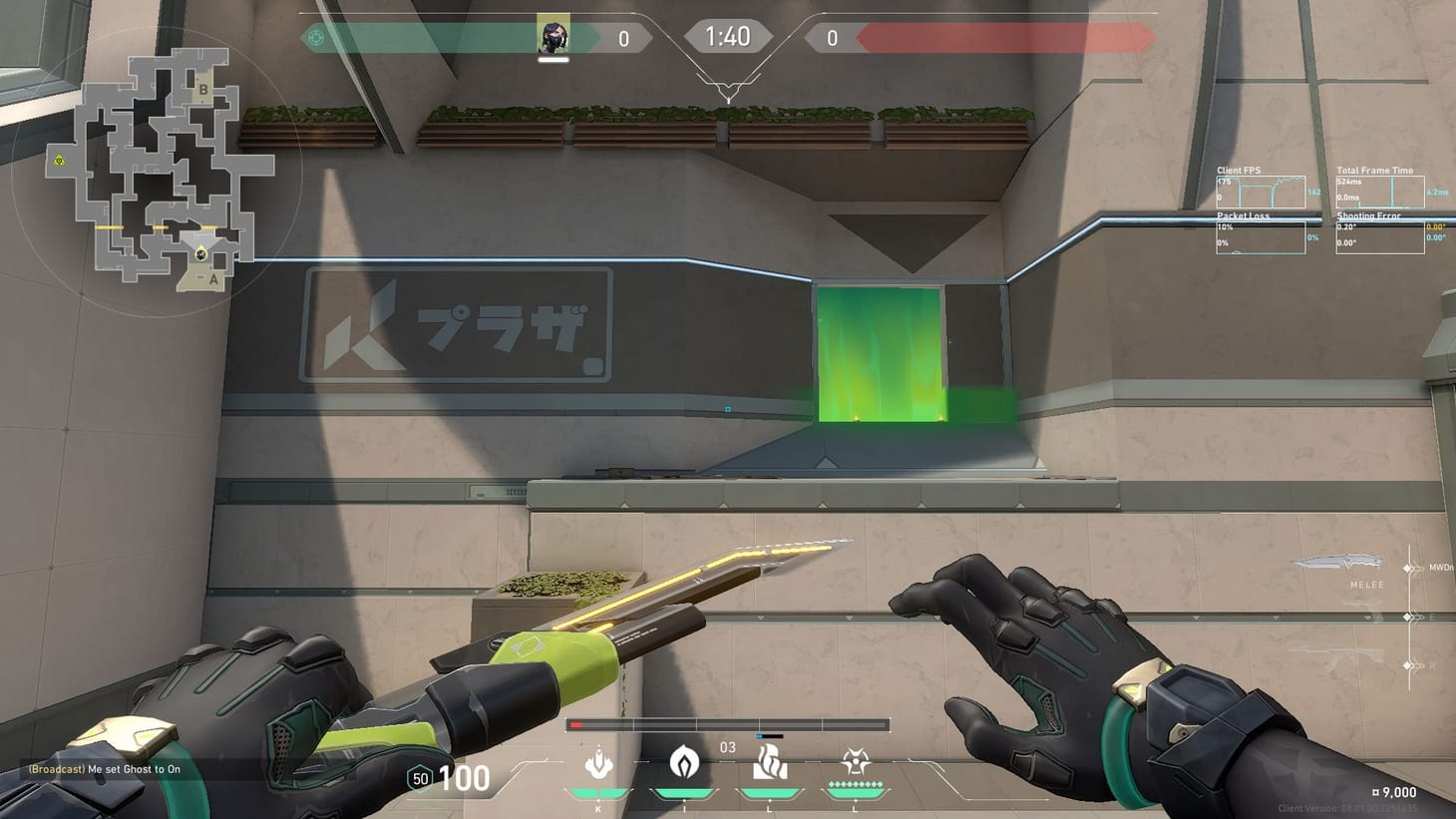Select the Shooting Error stats panel header
Viewport: 1456px width, 819px height.
pos(1368,215)
